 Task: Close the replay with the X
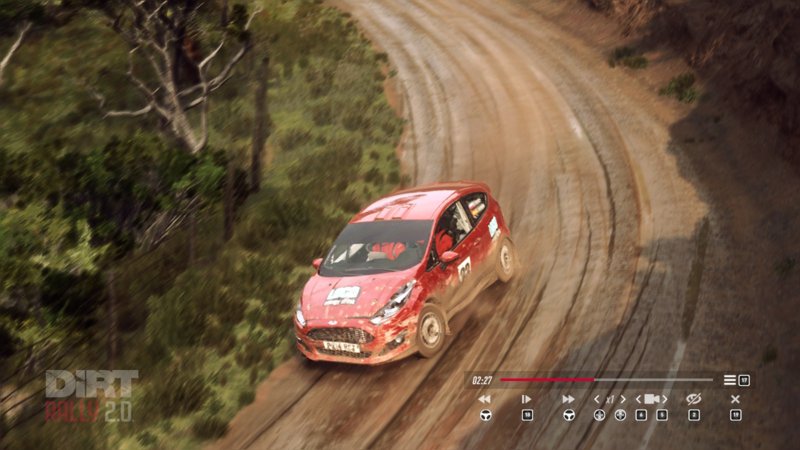(x=735, y=399)
